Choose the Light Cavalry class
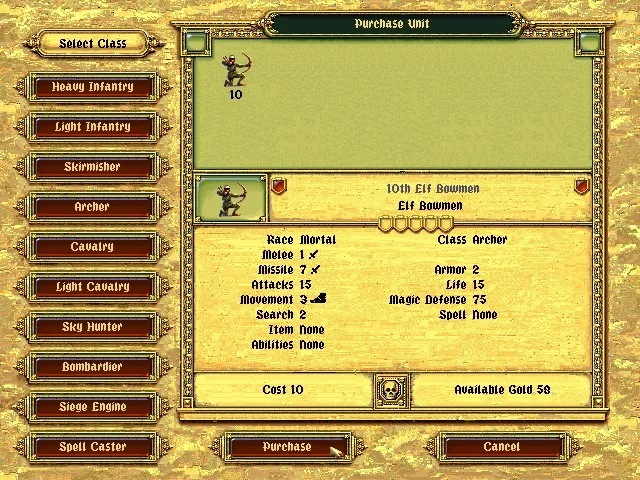 (x=92, y=287)
